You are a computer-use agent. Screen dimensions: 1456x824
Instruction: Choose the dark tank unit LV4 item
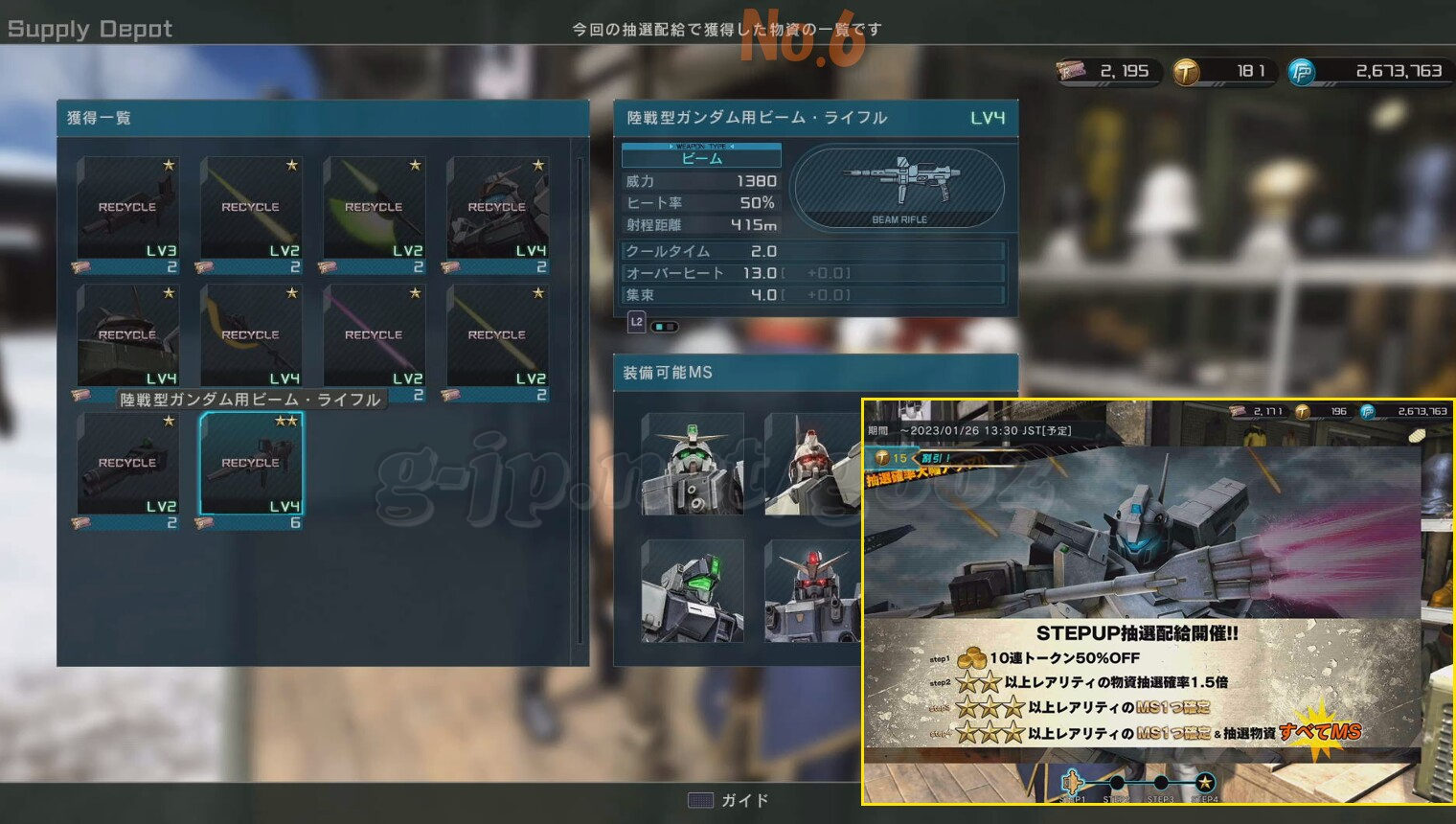[x=127, y=336]
